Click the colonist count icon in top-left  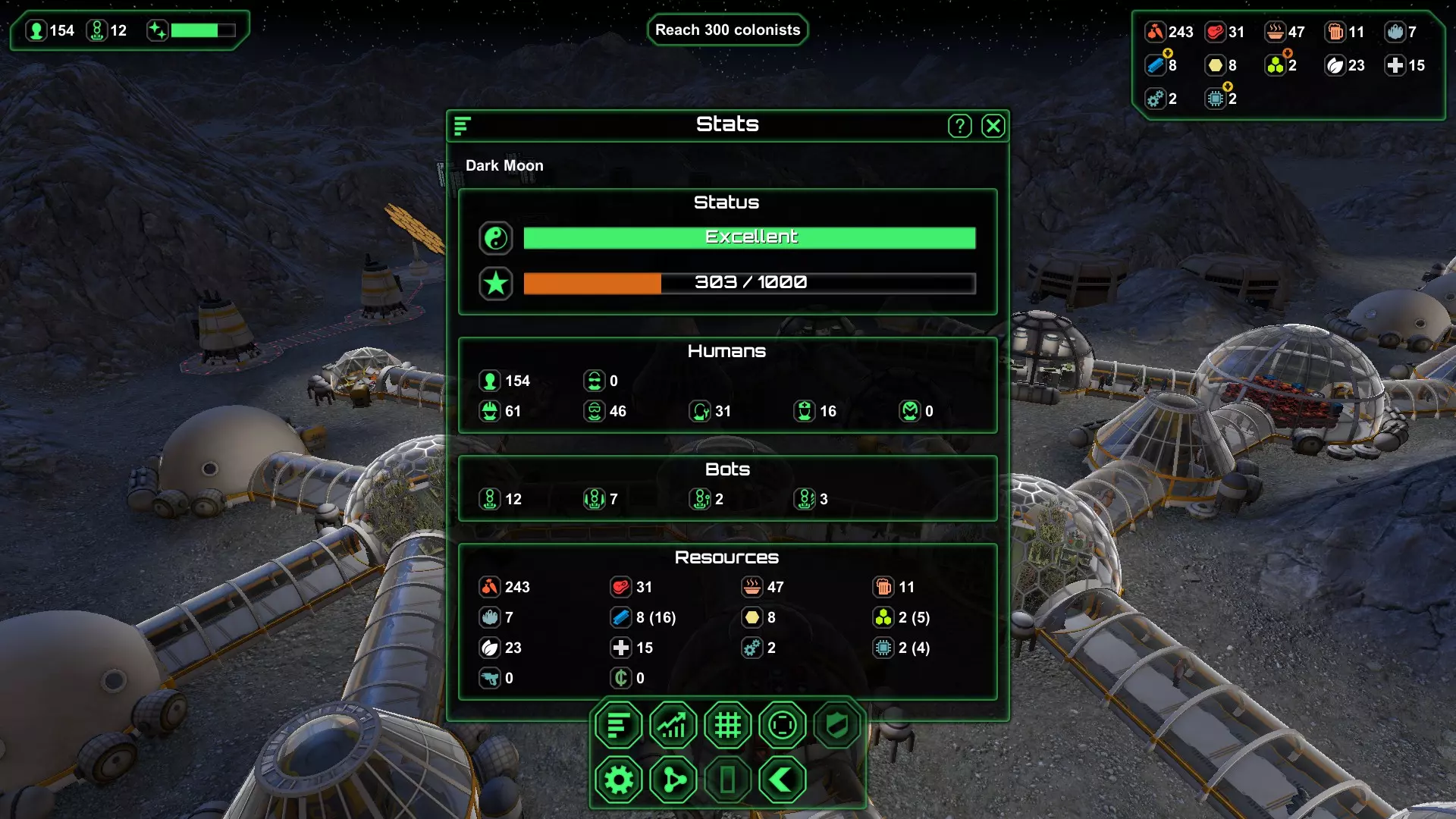click(36, 31)
